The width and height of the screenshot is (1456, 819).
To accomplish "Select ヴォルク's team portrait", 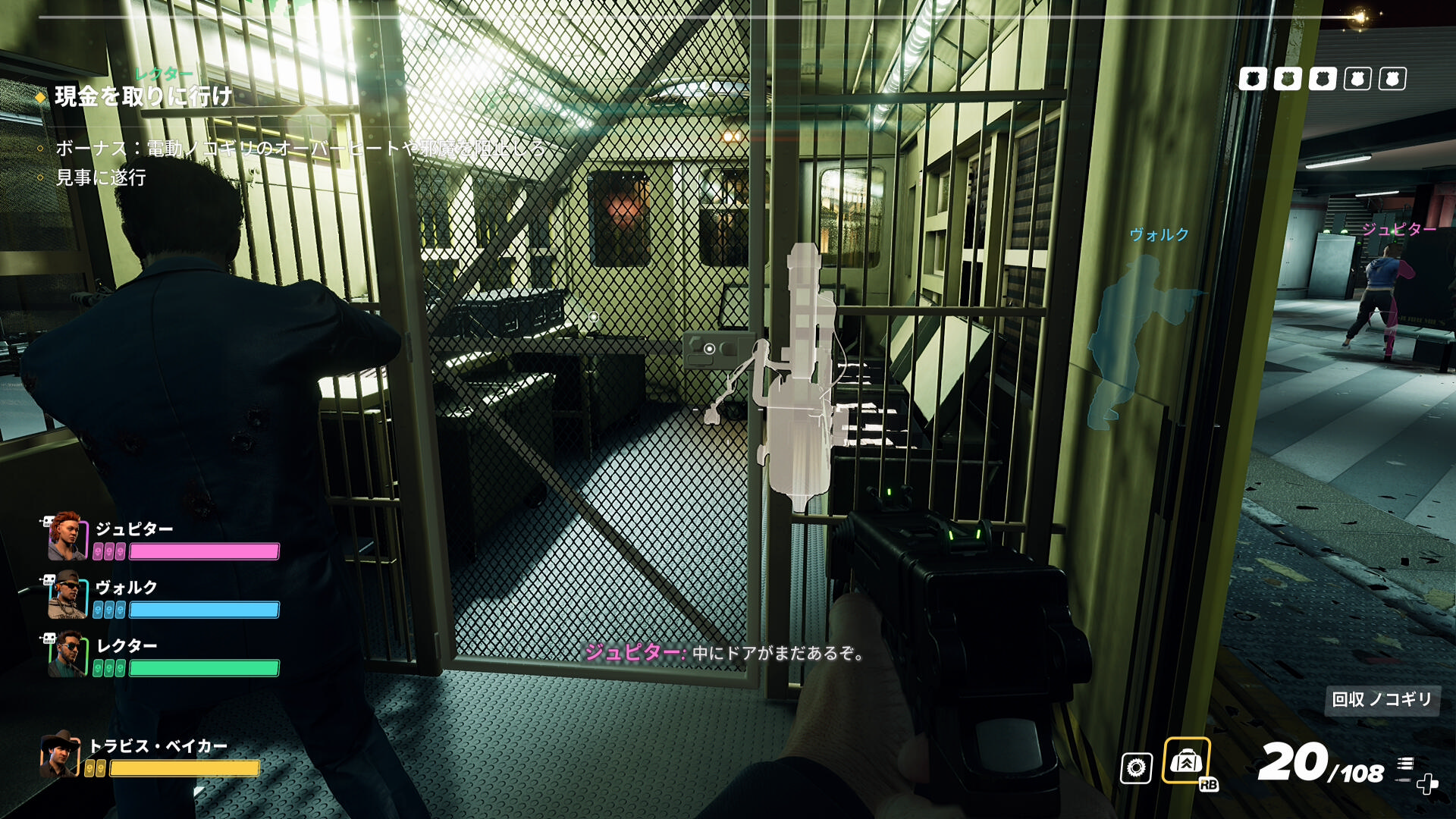I will click(x=67, y=595).
